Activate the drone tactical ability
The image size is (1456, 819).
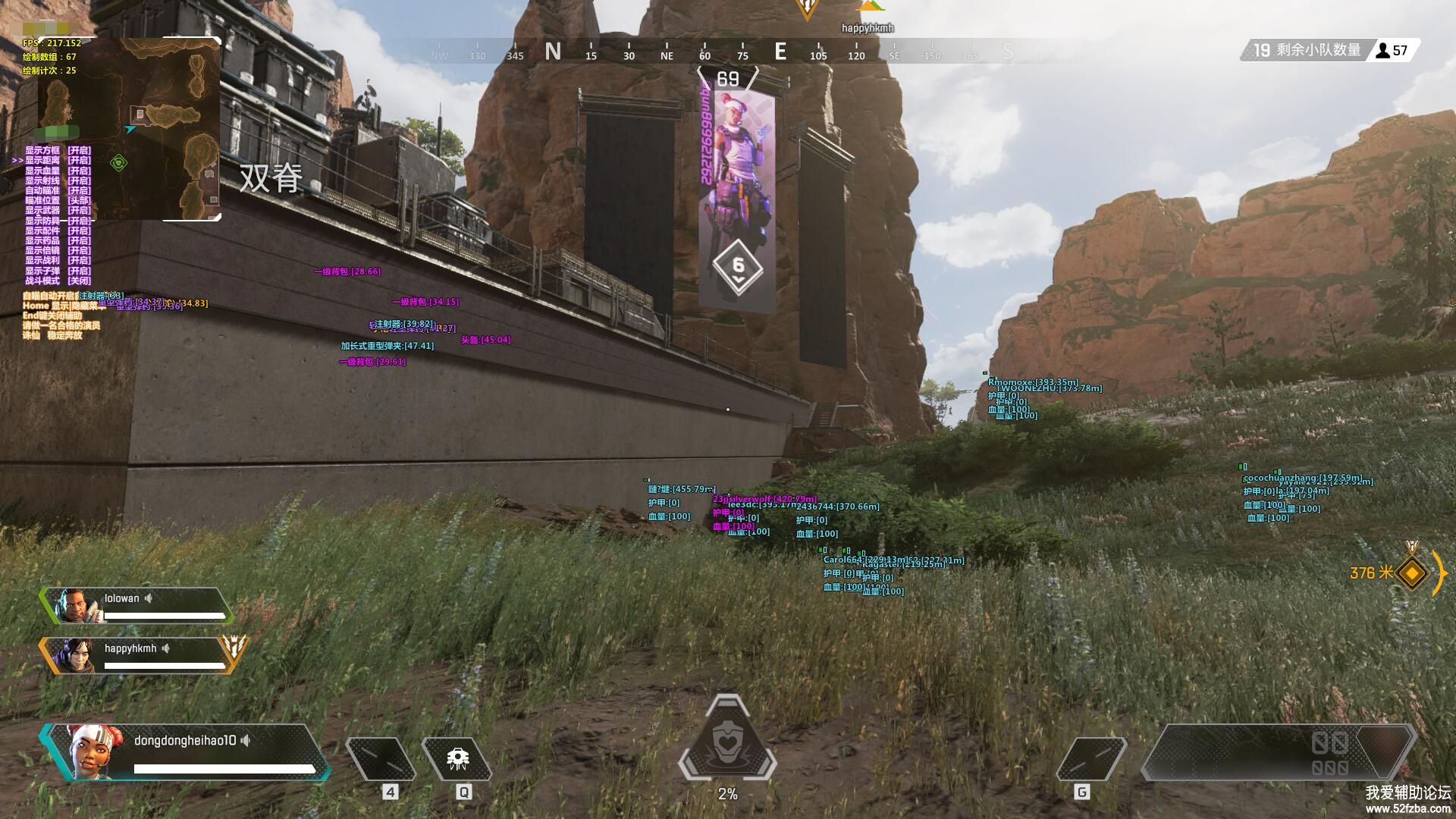tap(457, 758)
